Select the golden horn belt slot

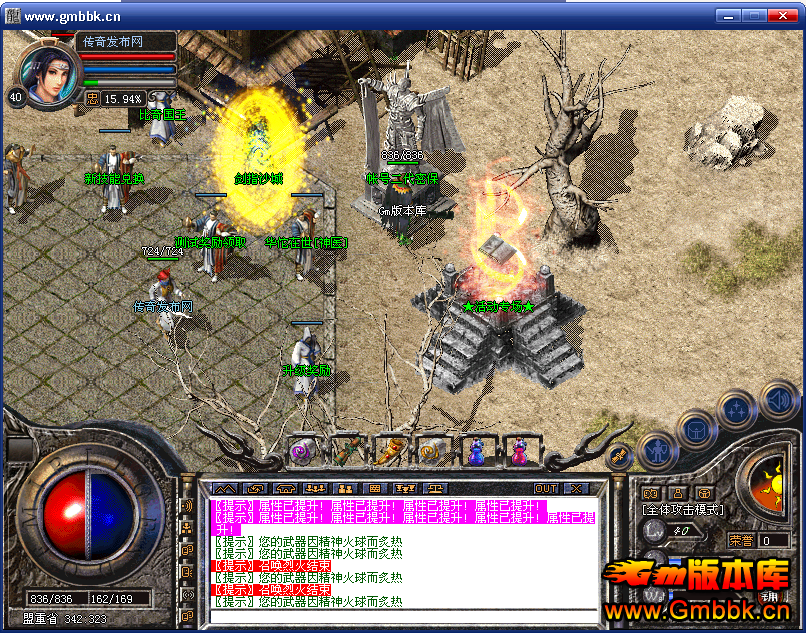(x=389, y=452)
